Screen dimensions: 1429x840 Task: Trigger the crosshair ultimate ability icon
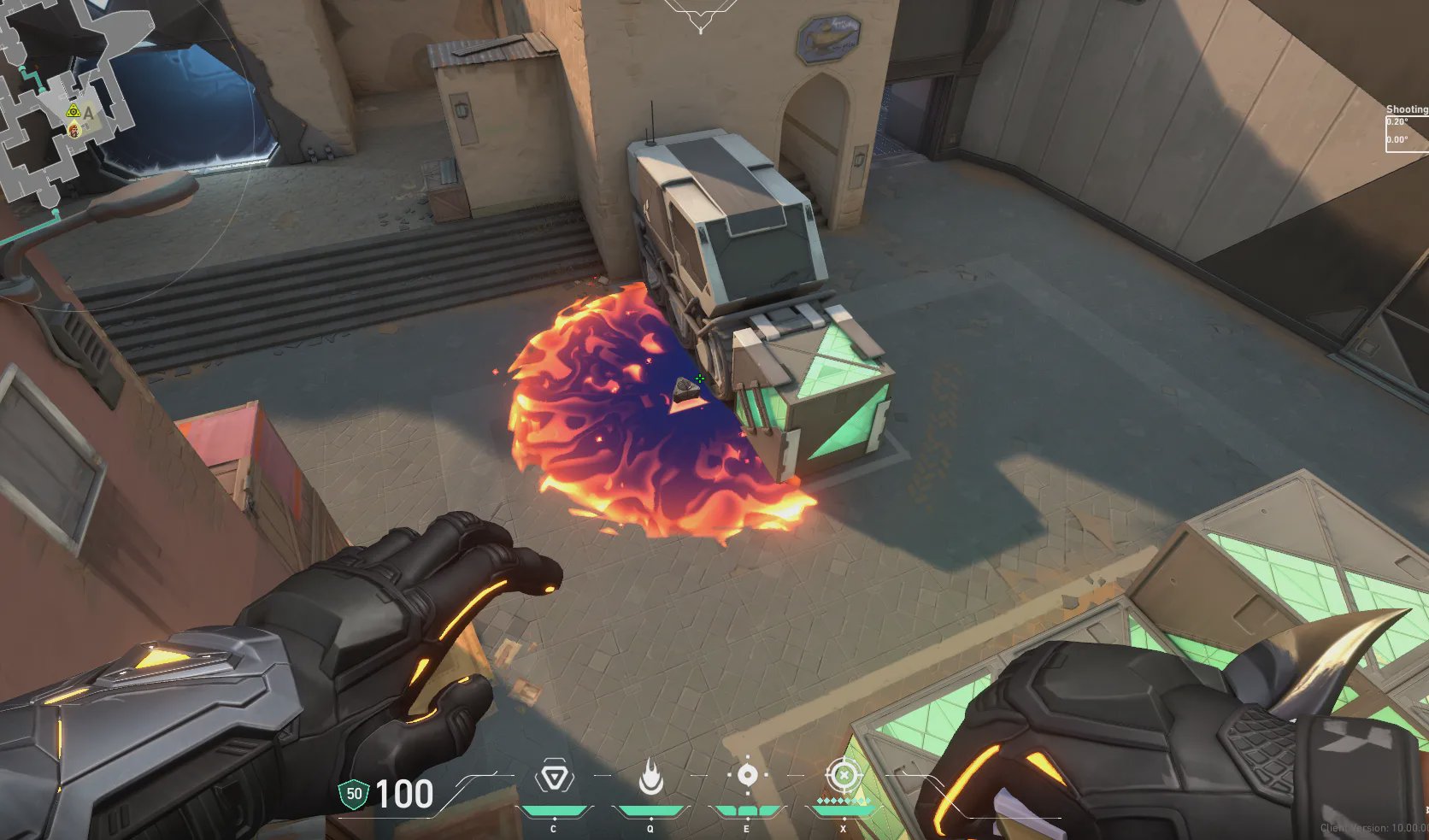point(844,776)
